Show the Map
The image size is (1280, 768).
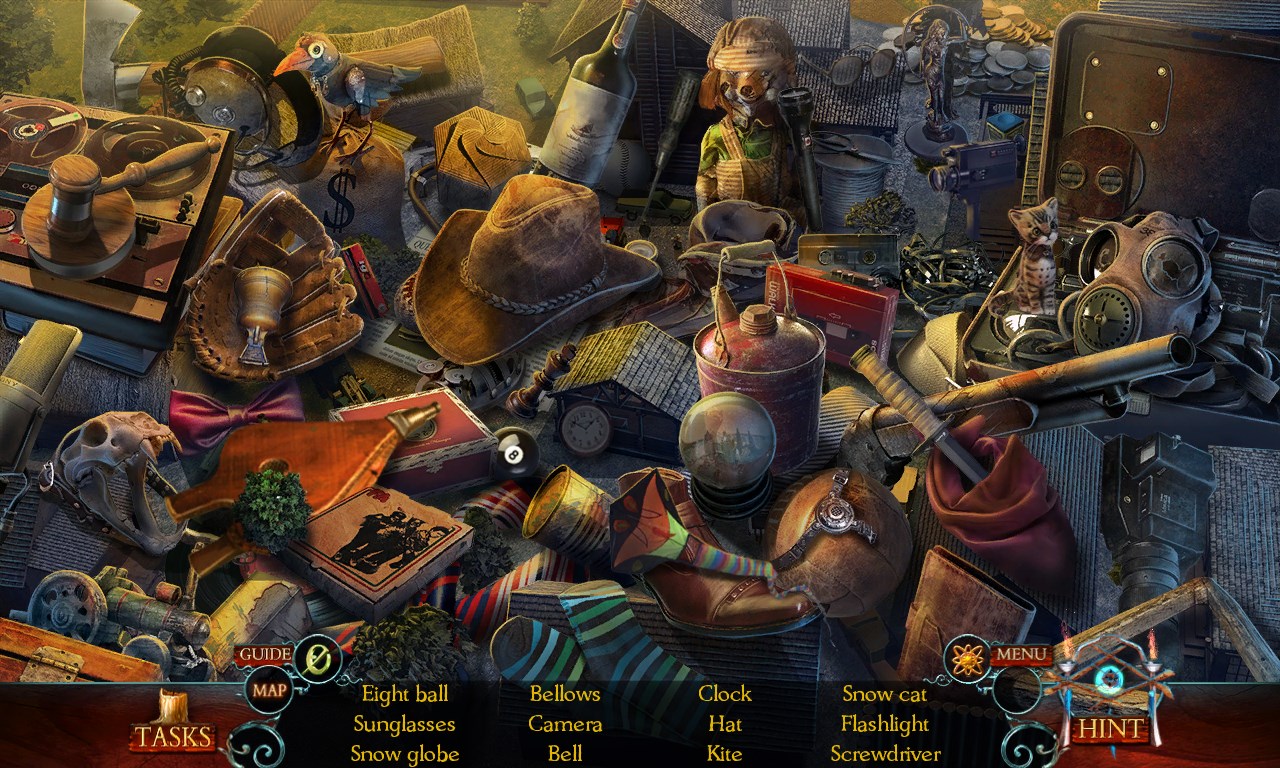click(268, 690)
